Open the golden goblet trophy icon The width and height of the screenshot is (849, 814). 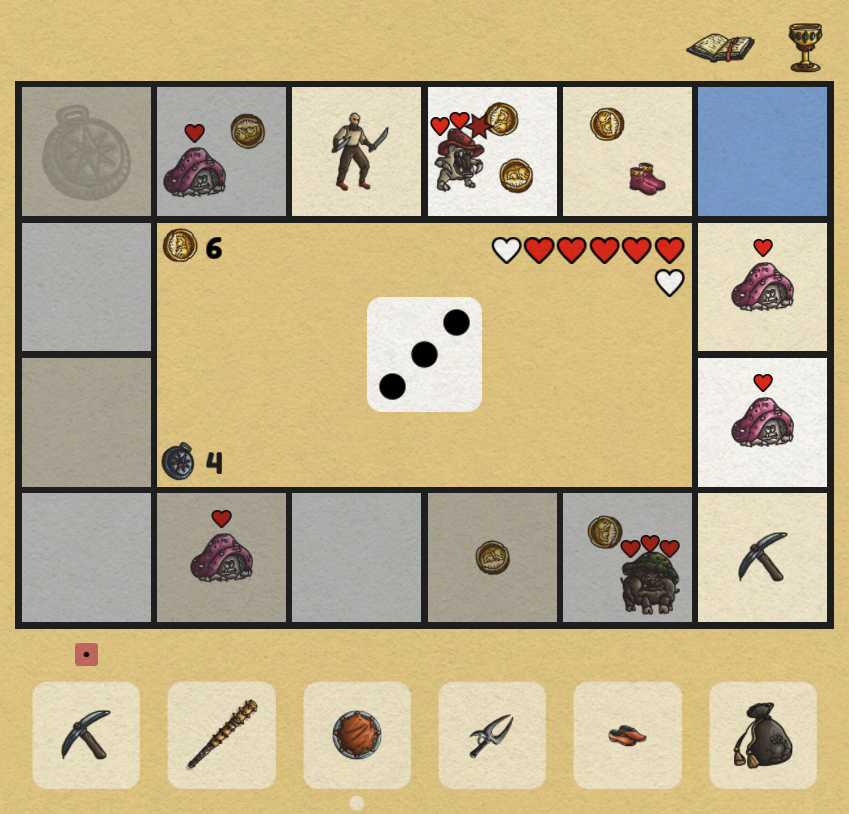pos(804,47)
